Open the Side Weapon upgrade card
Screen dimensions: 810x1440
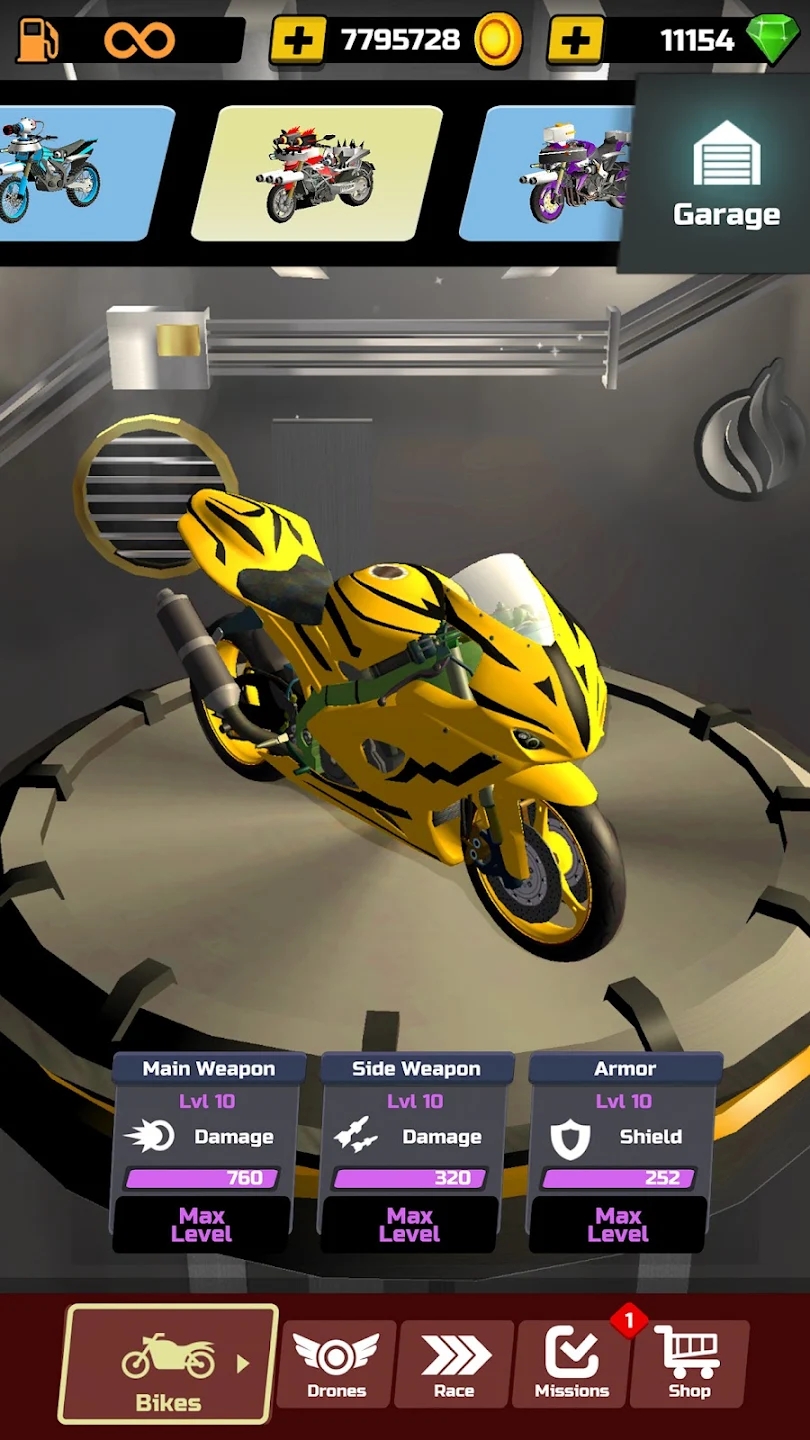click(x=415, y=1150)
